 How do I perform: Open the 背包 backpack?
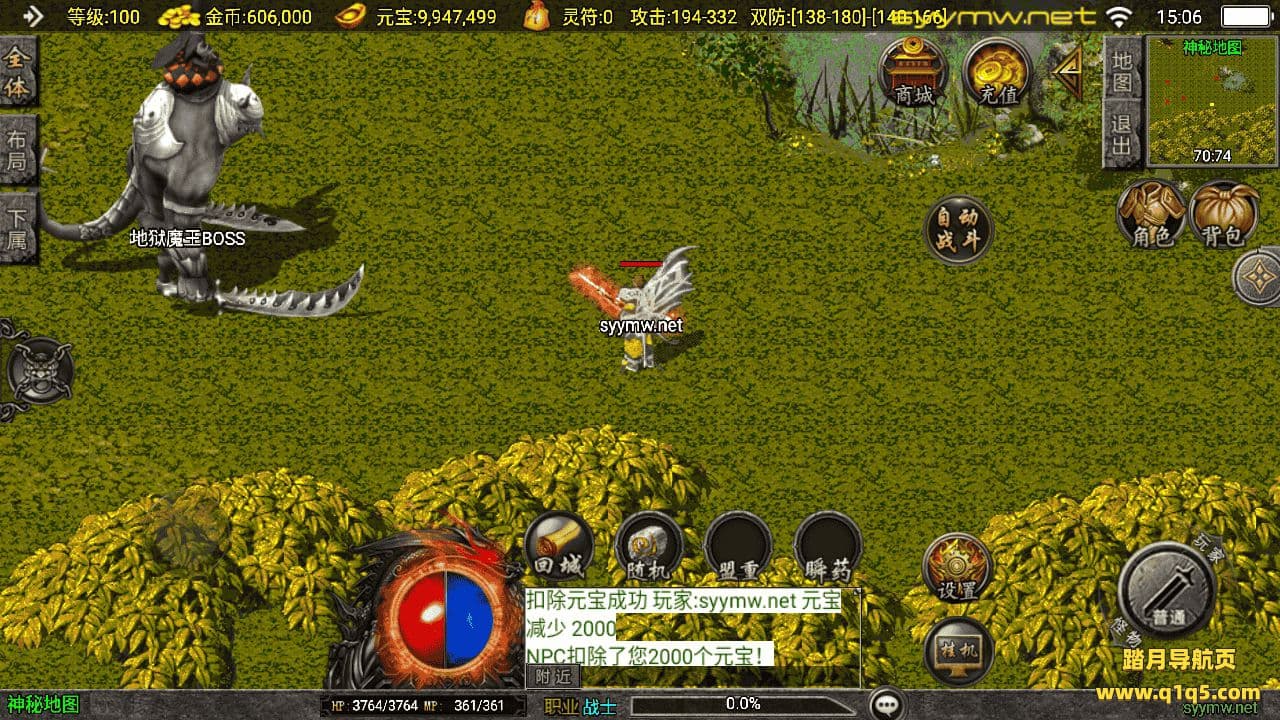[x=1223, y=213]
